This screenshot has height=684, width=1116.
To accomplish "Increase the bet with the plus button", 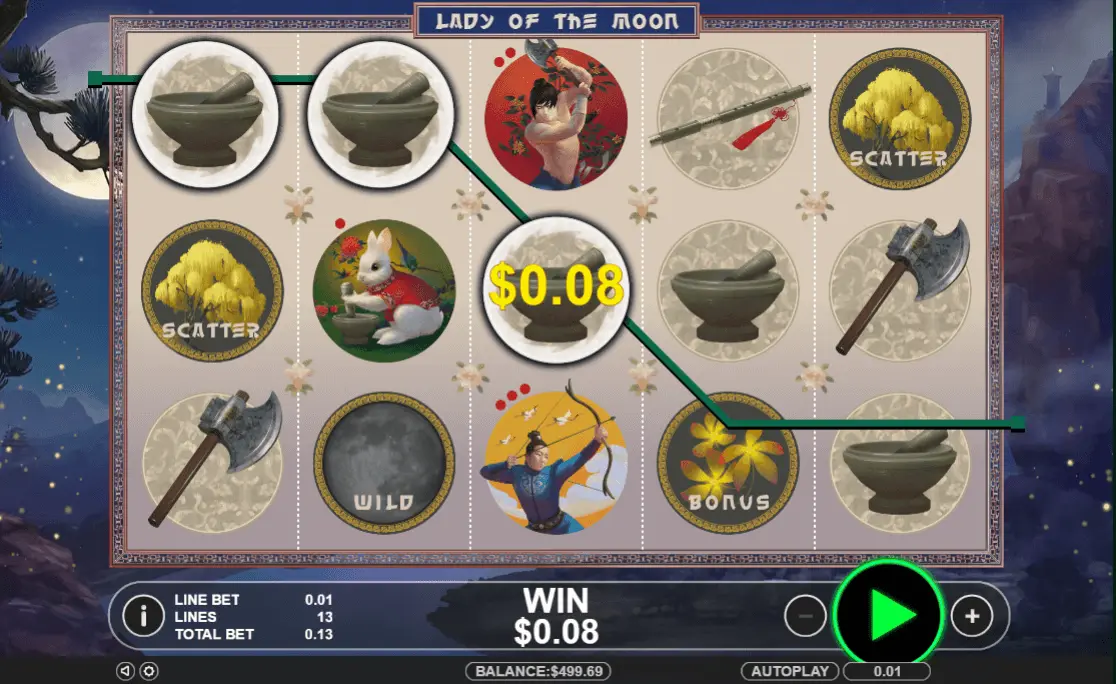I will pos(971,616).
